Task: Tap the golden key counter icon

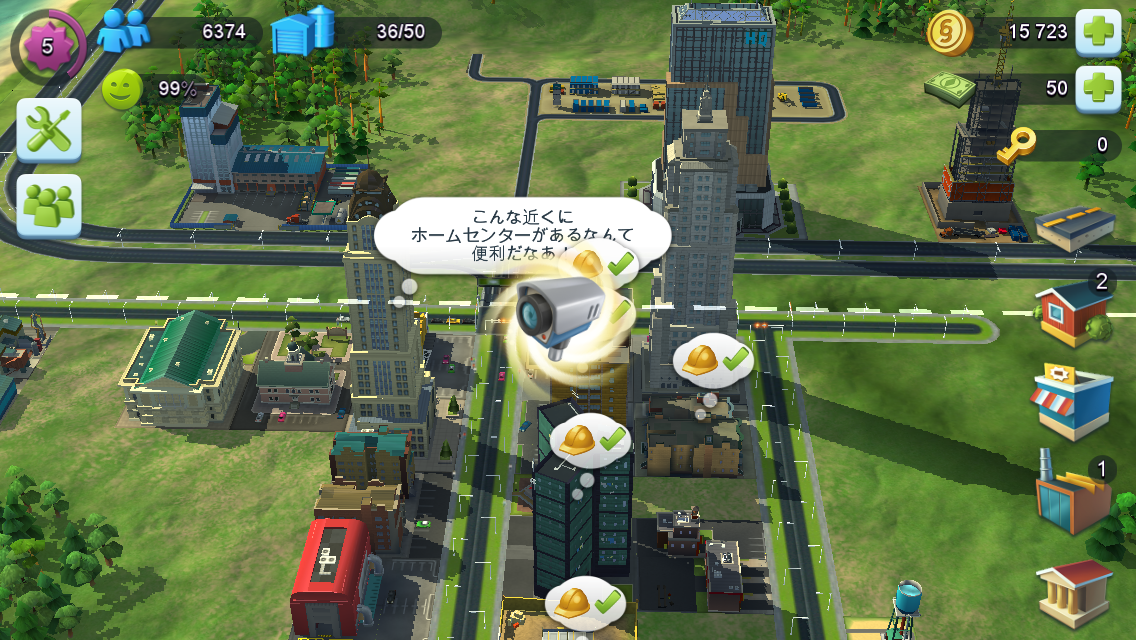Action: (x=1016, y=144)
